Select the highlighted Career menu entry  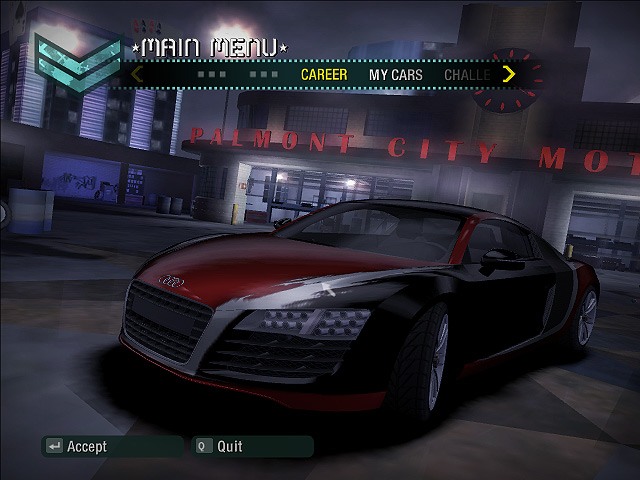pyautogui.click(x=324, y=74)
